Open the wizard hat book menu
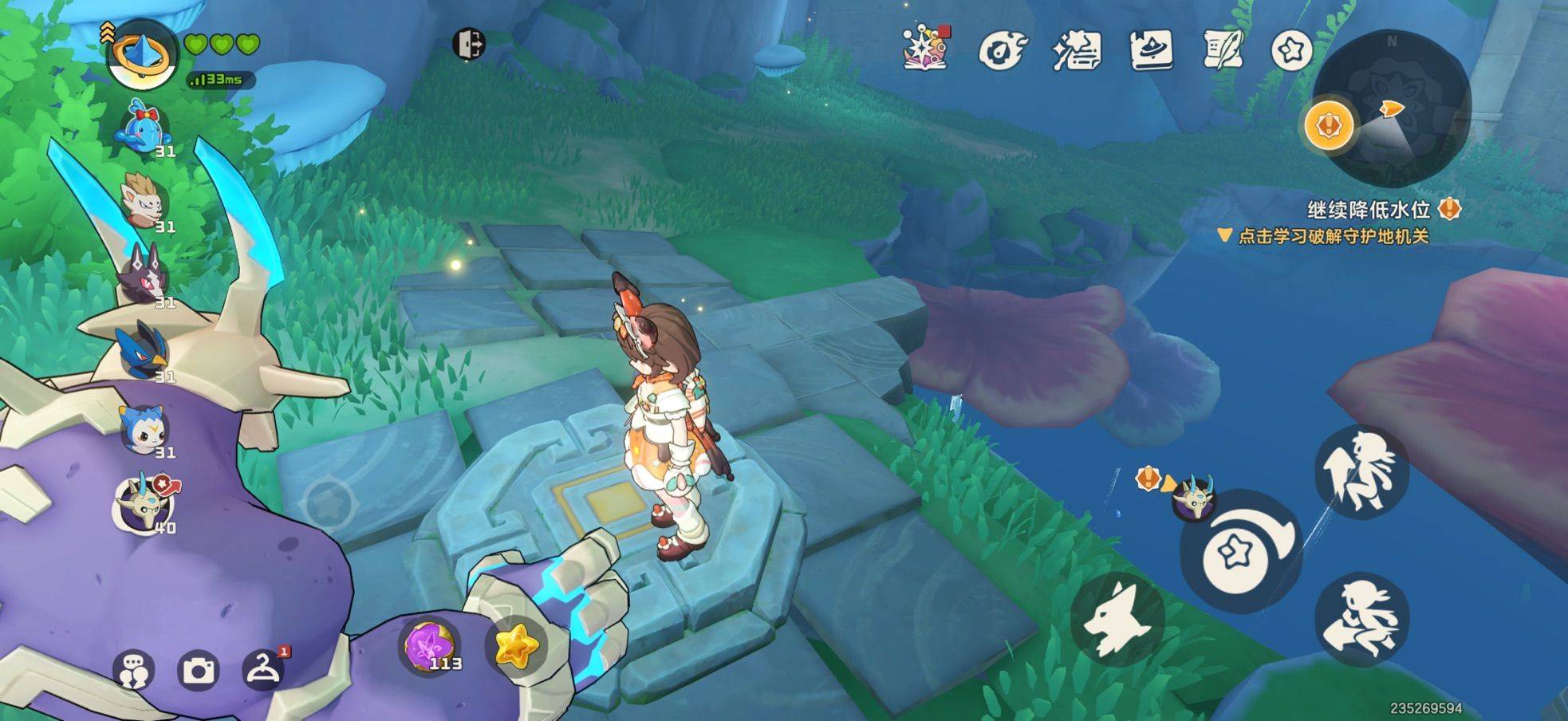Viewport: 1568px width, 721px height. 1150,50
